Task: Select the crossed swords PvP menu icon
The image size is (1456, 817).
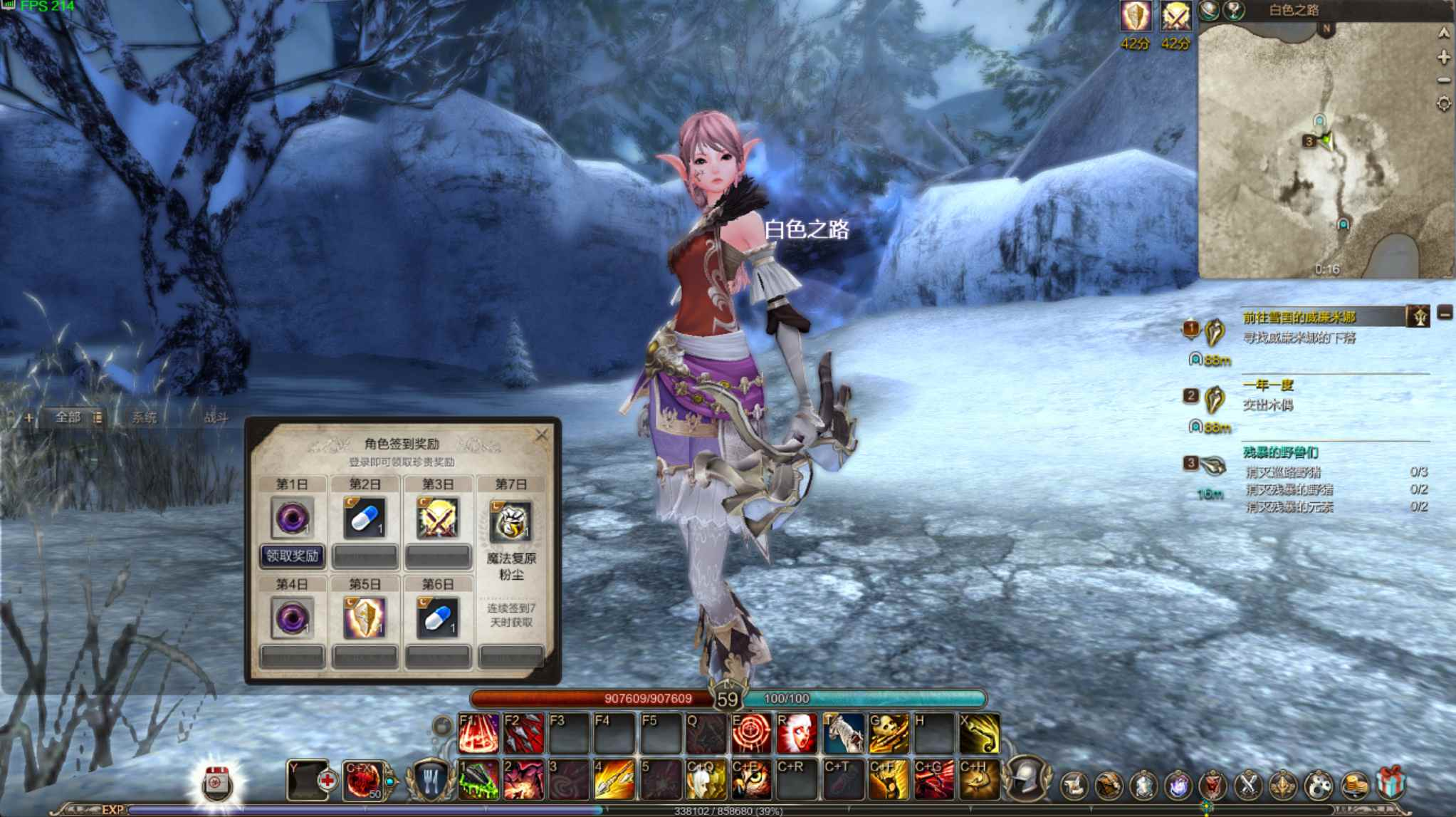Action: [1248, 784]
